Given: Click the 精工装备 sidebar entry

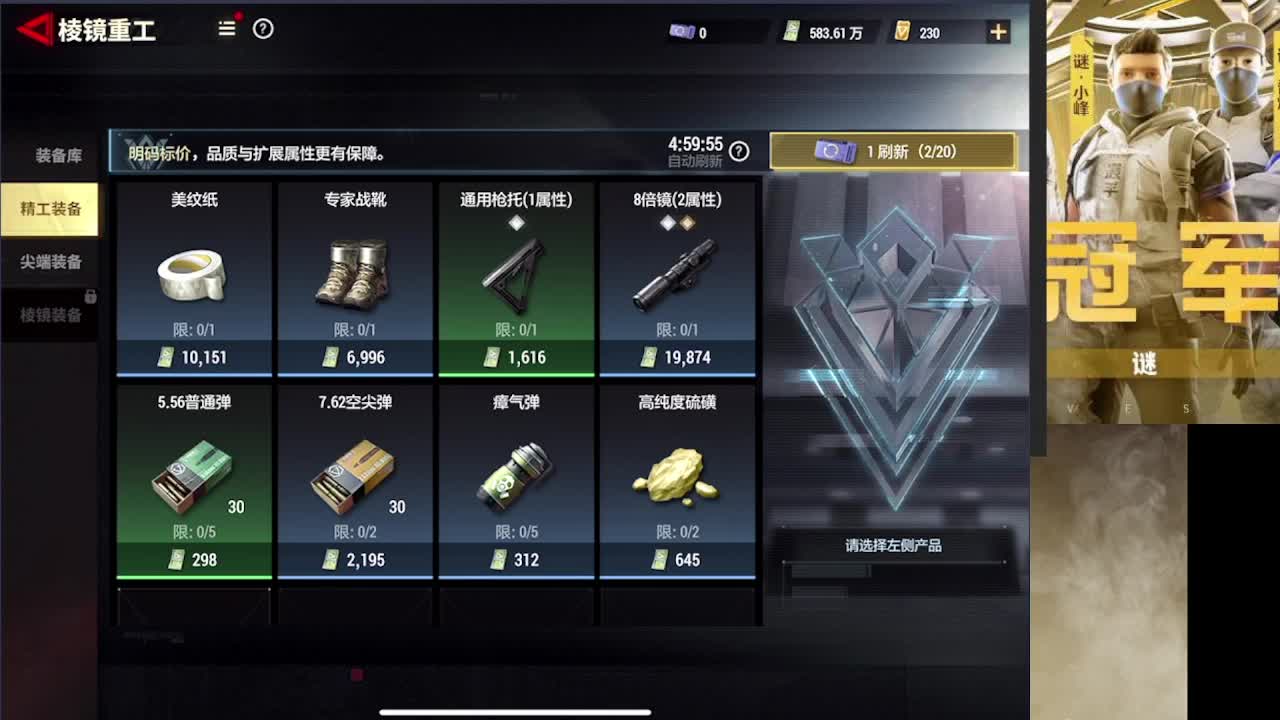Looking at the screenshot, I should click(x=48, y=209).
